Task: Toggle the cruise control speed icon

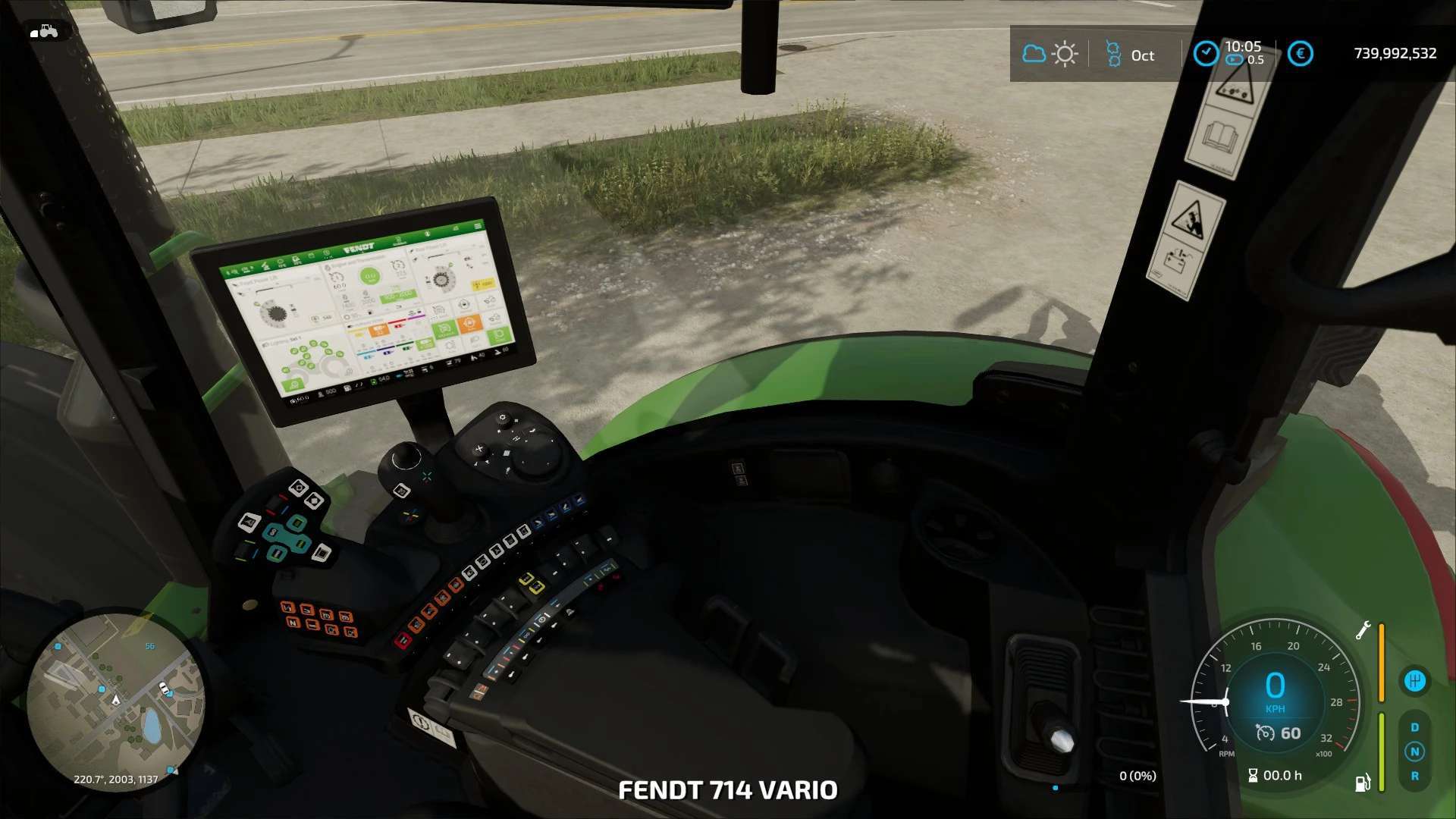Action: pyautogui.click(x=1265, y=733)
